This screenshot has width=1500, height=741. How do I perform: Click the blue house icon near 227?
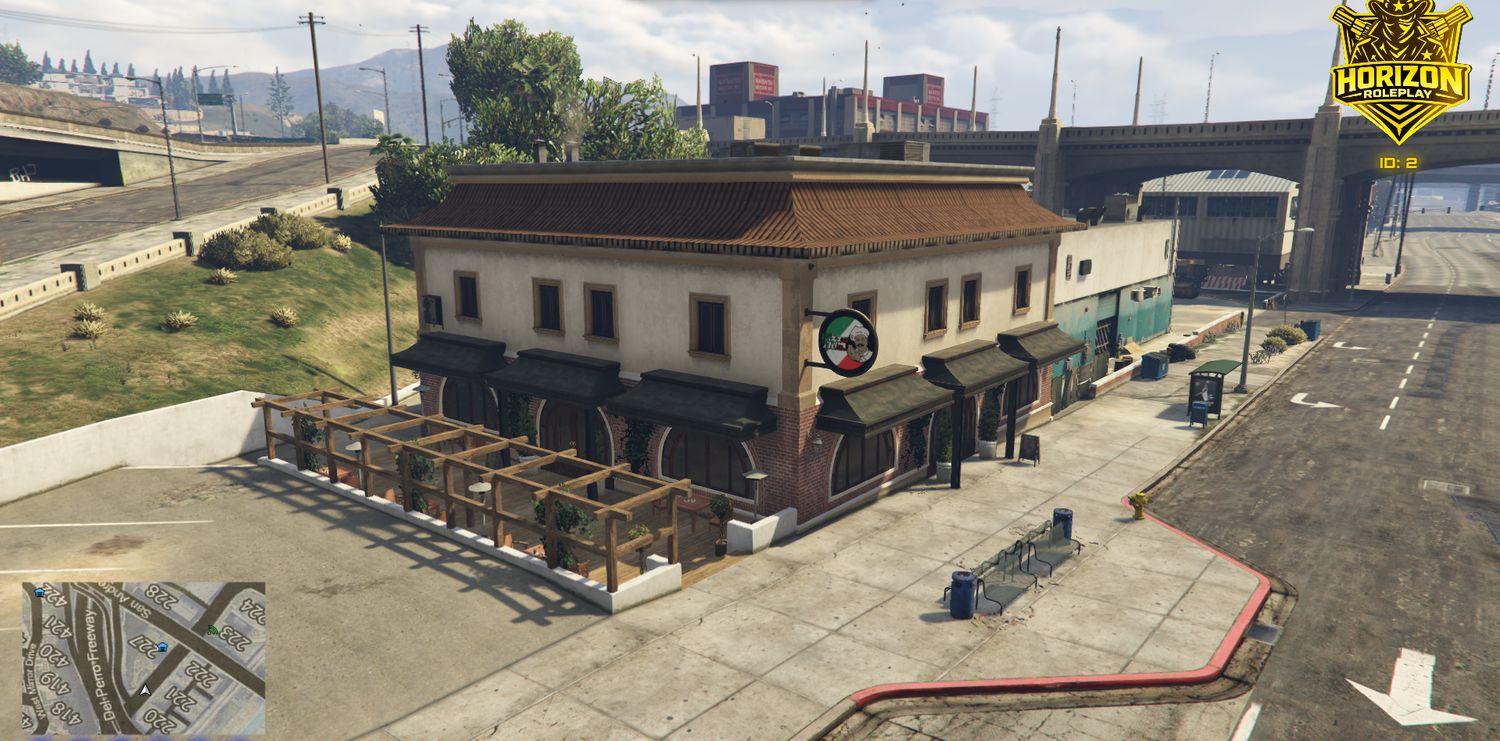162,647
